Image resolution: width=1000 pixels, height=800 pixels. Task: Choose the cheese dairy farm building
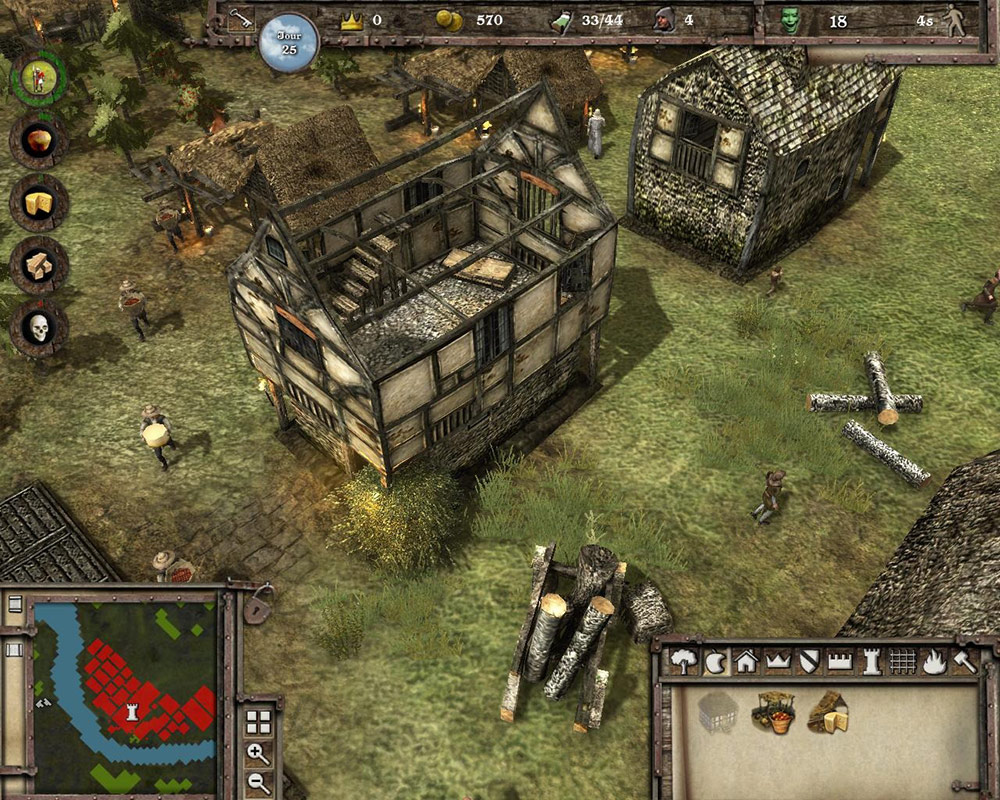[828, 712]
